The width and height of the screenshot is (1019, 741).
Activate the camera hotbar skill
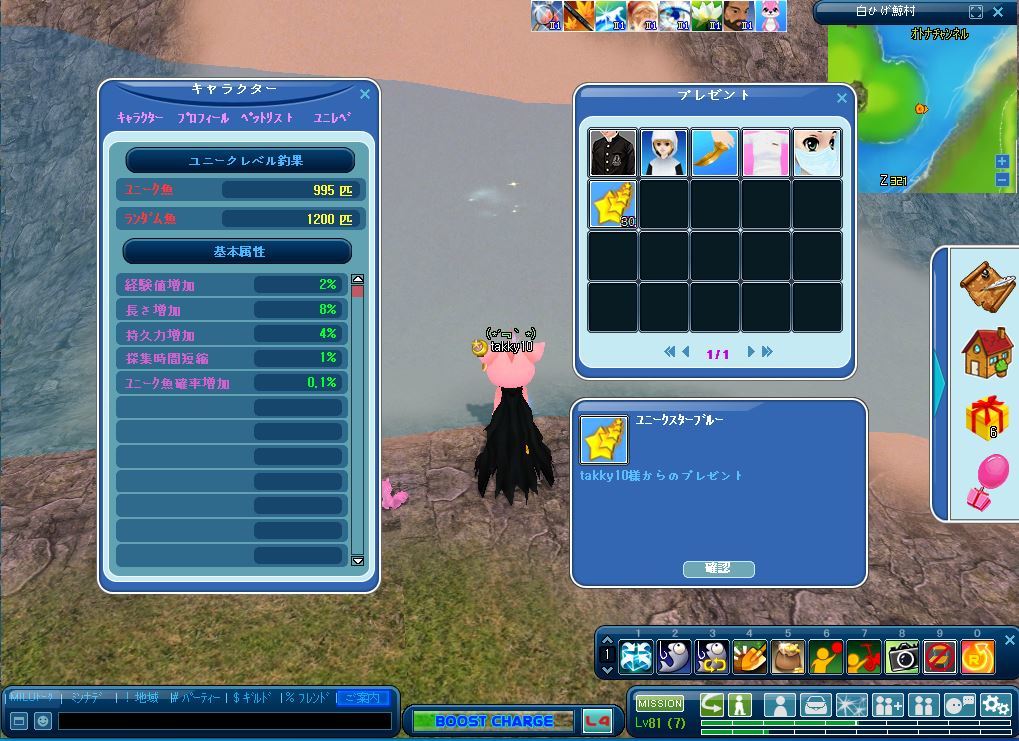tap(903, 656)
